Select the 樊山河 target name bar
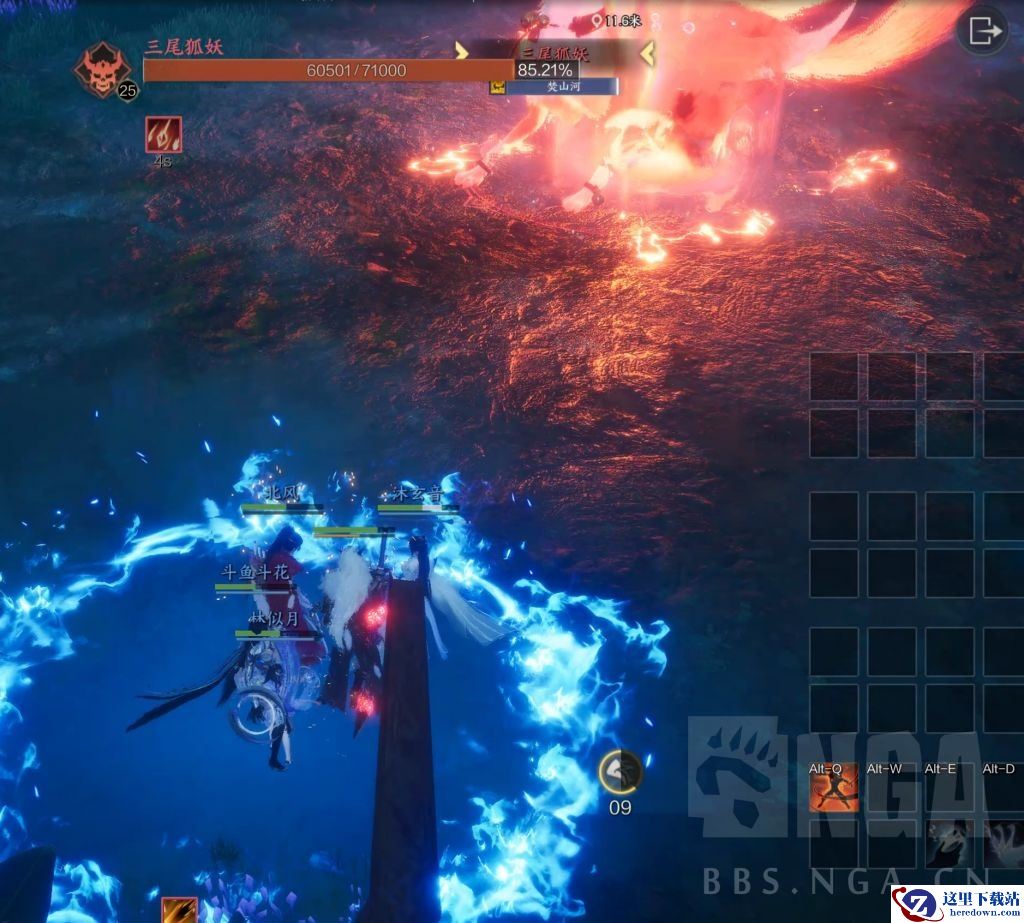This screenshot has width=1024, height=923. pyautogui.click(x=560, y=87)
